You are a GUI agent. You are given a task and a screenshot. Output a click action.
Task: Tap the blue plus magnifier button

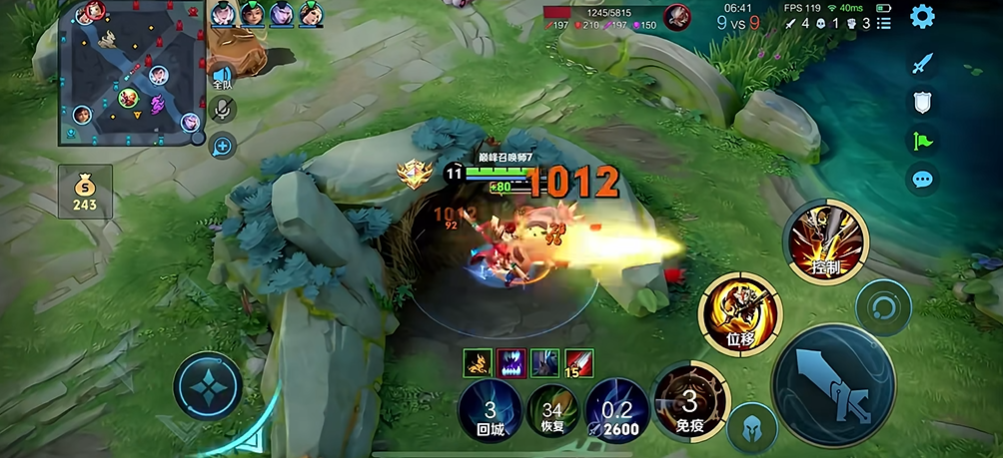[x=222, y=146]
